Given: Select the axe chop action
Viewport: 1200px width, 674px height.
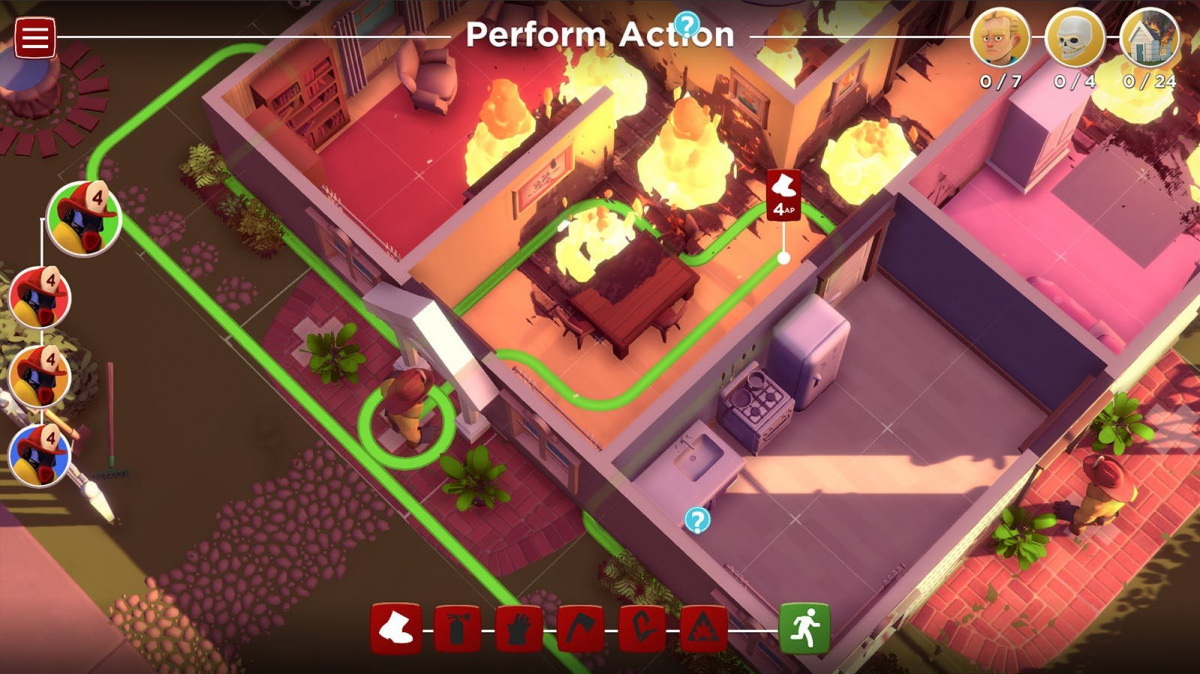Looking at the screenshot, I should click(581, 629).
